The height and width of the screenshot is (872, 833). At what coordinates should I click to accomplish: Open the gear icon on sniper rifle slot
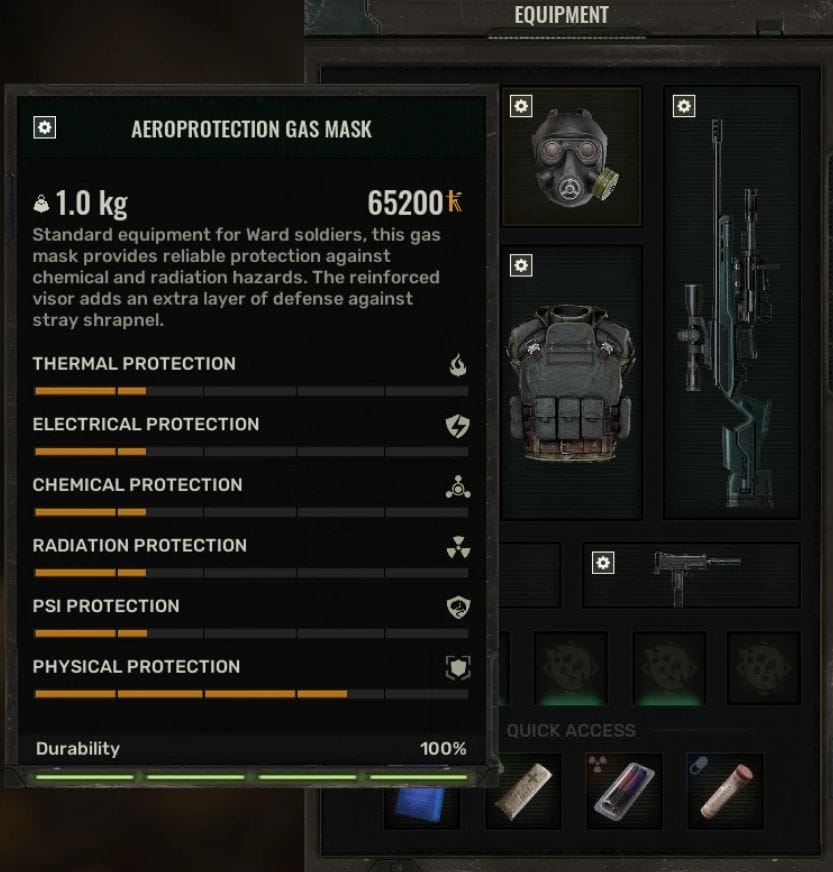684,106
